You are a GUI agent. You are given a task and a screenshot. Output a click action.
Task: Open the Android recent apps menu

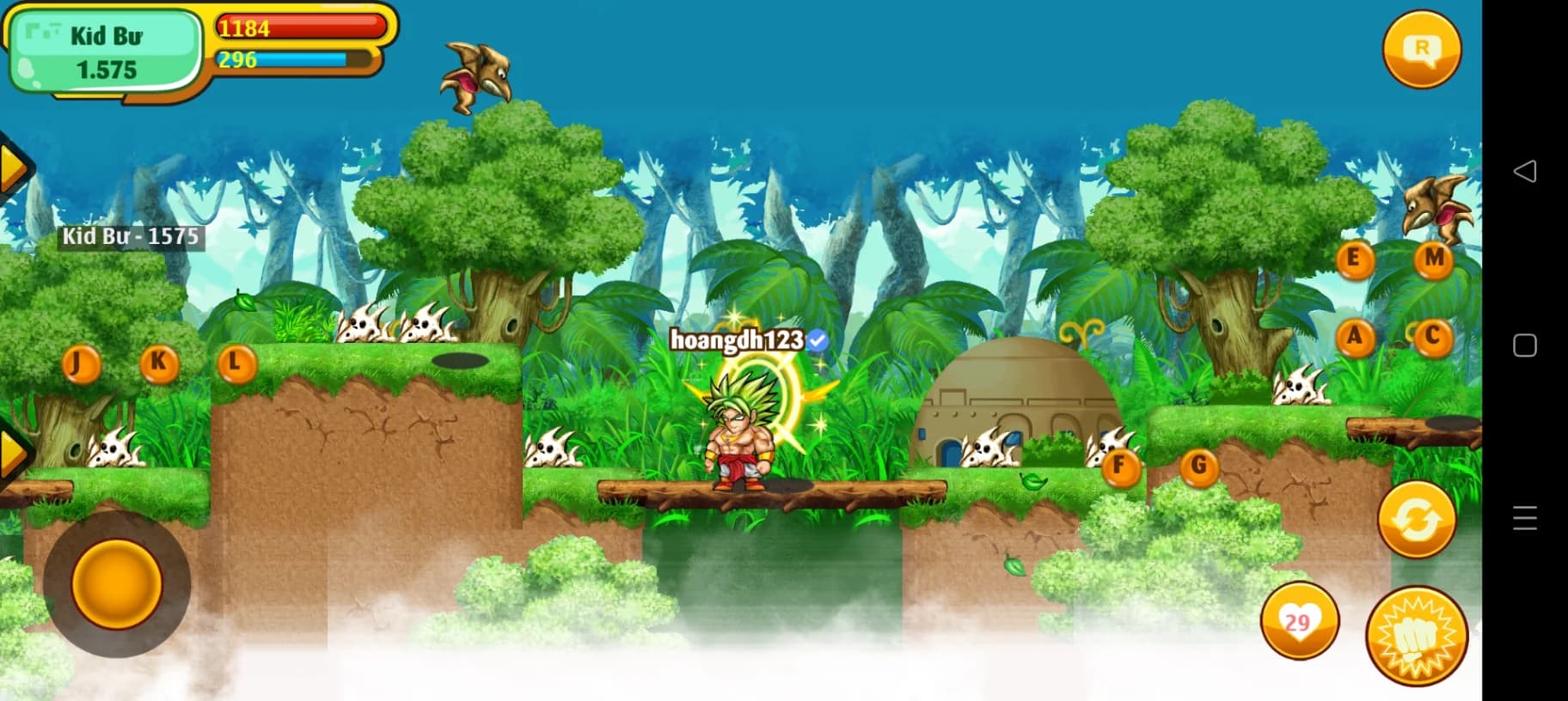[1524, 518]
